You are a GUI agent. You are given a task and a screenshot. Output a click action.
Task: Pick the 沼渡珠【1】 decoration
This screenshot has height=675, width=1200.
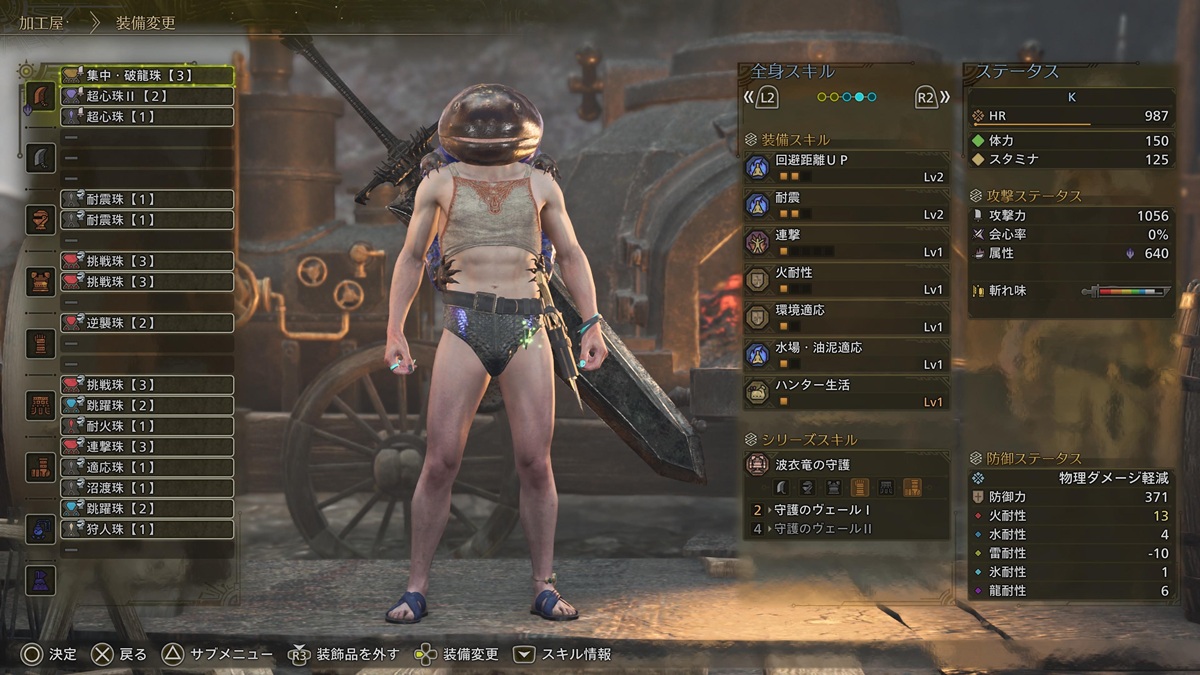tap(147, 488)
